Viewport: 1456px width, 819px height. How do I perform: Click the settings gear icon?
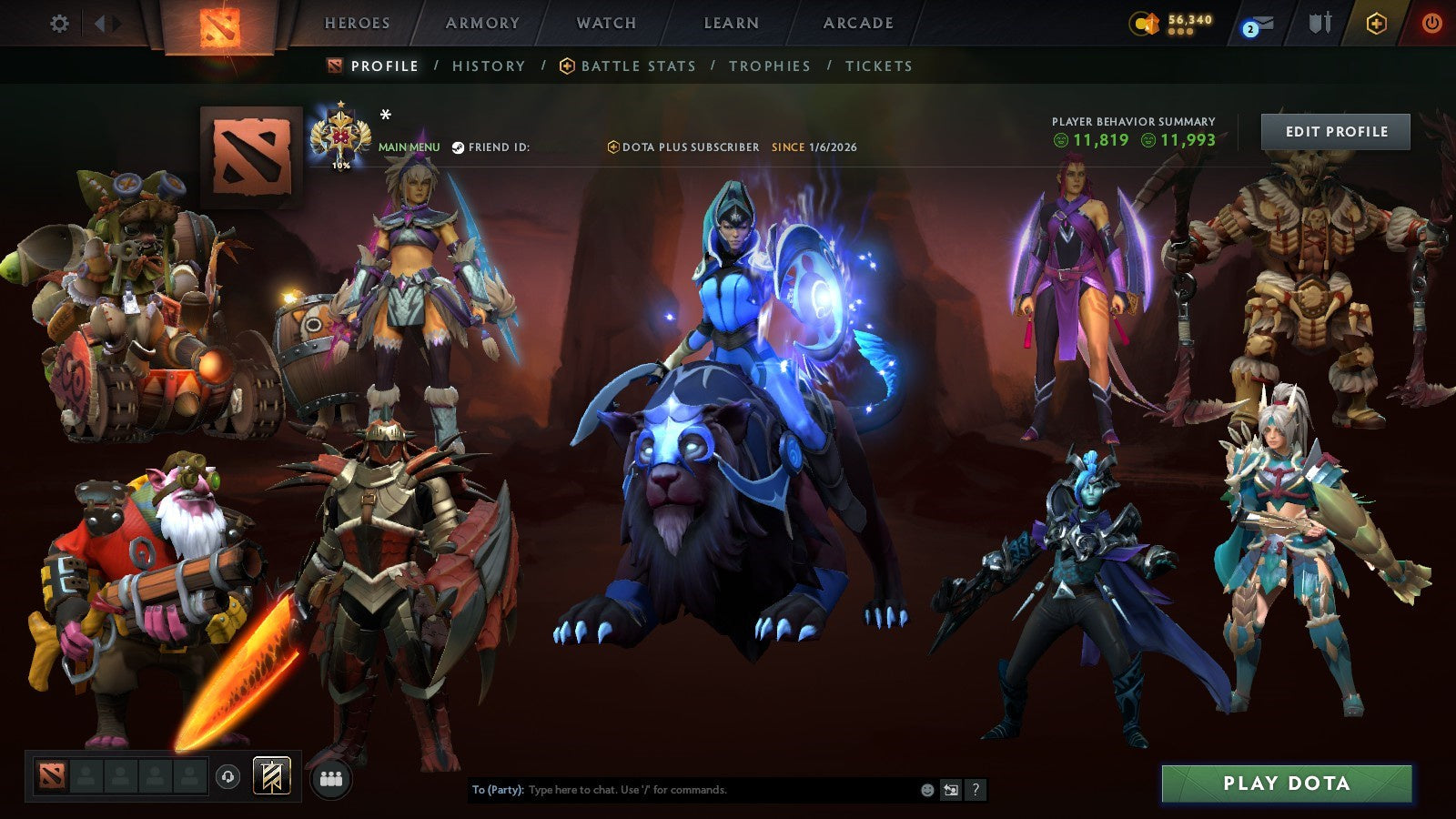(x=59, y=24)
